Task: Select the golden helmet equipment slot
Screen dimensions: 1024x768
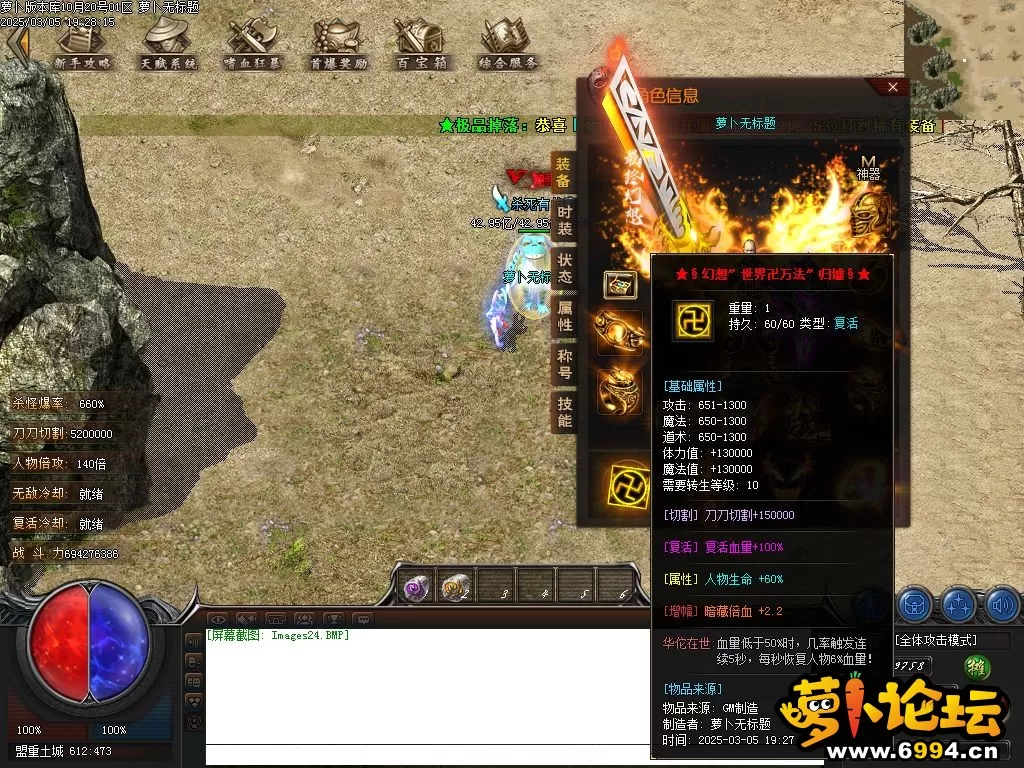Action: coord(869,215)
